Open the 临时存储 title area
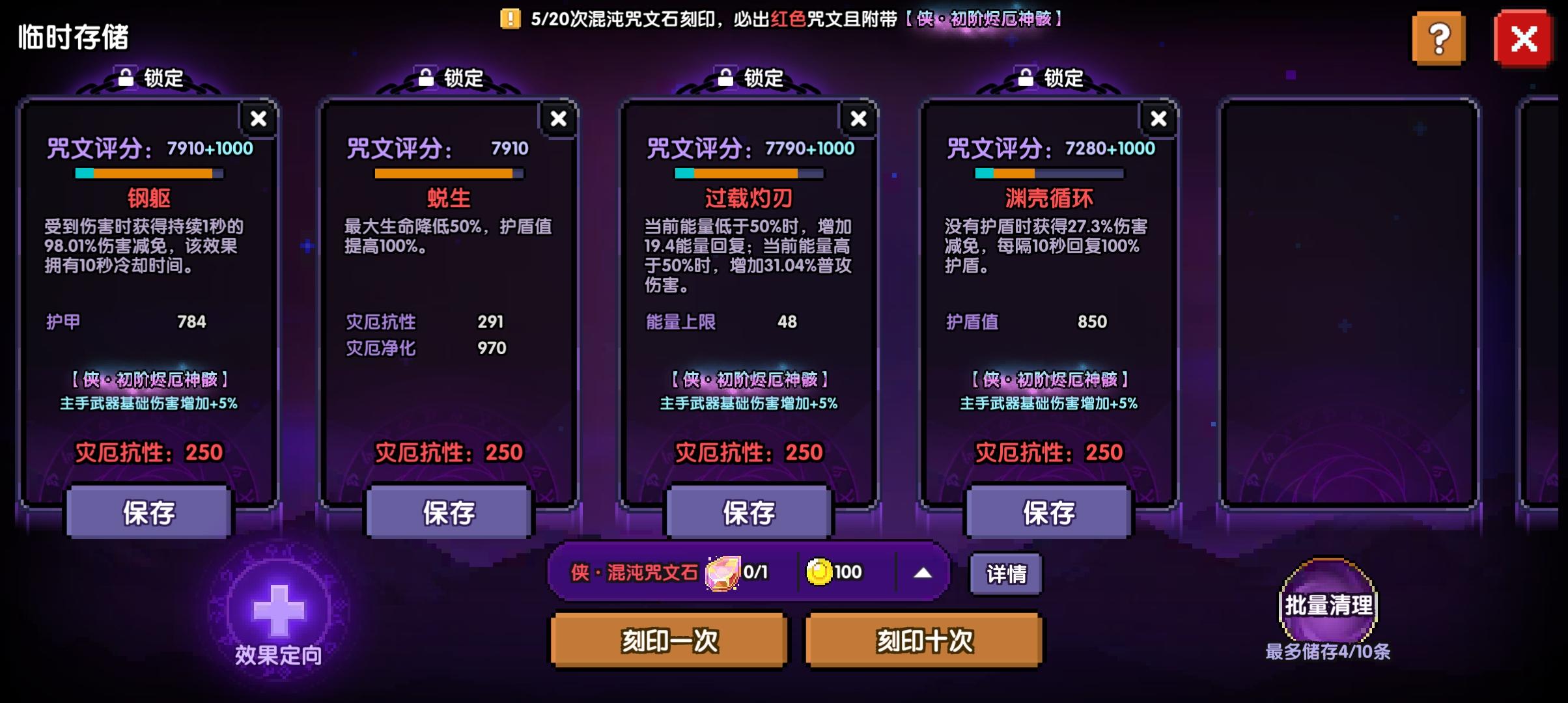 tap(74, 36)
